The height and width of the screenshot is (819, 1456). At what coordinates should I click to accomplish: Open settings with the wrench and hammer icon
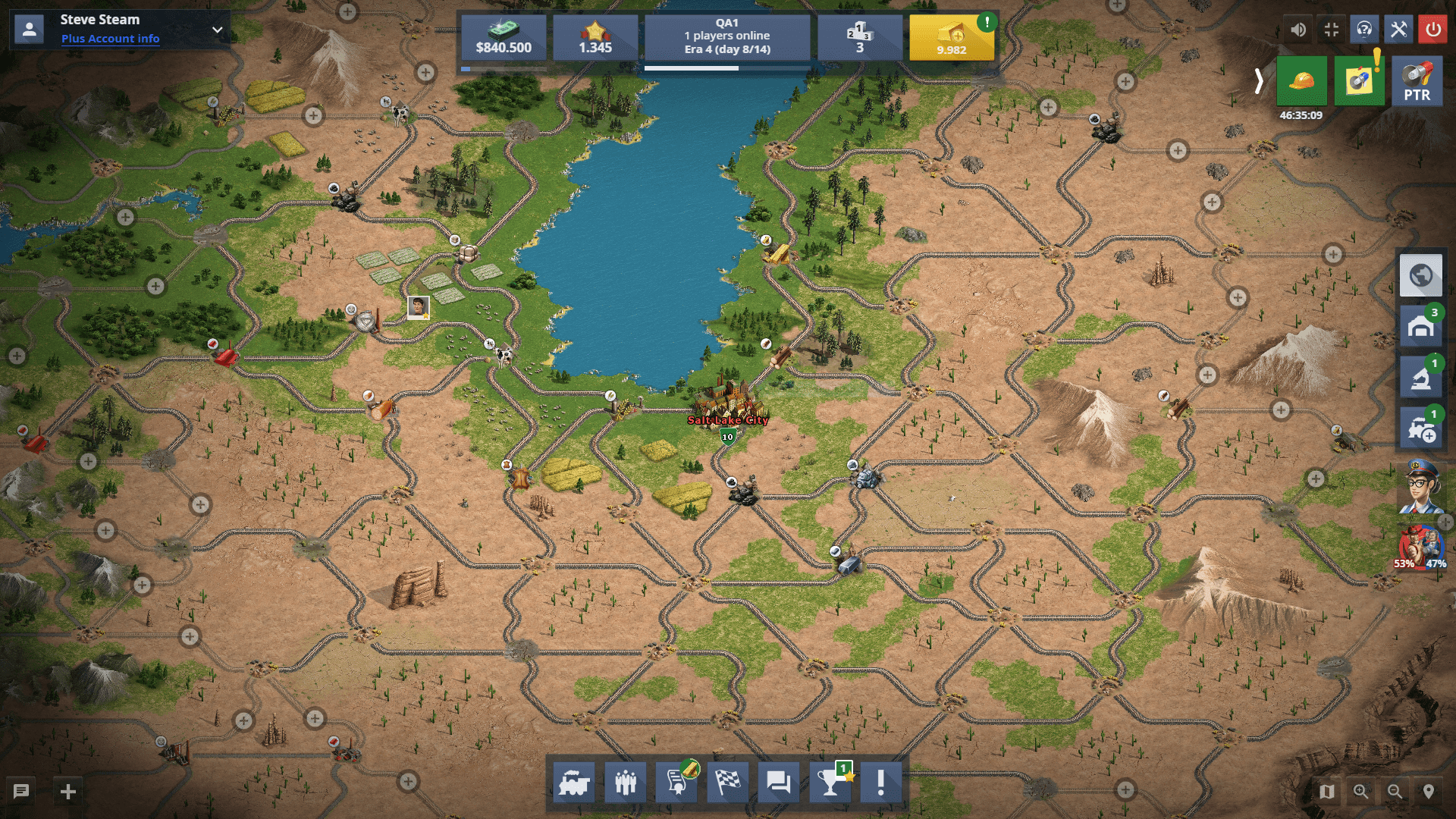tap(1398, 30)
